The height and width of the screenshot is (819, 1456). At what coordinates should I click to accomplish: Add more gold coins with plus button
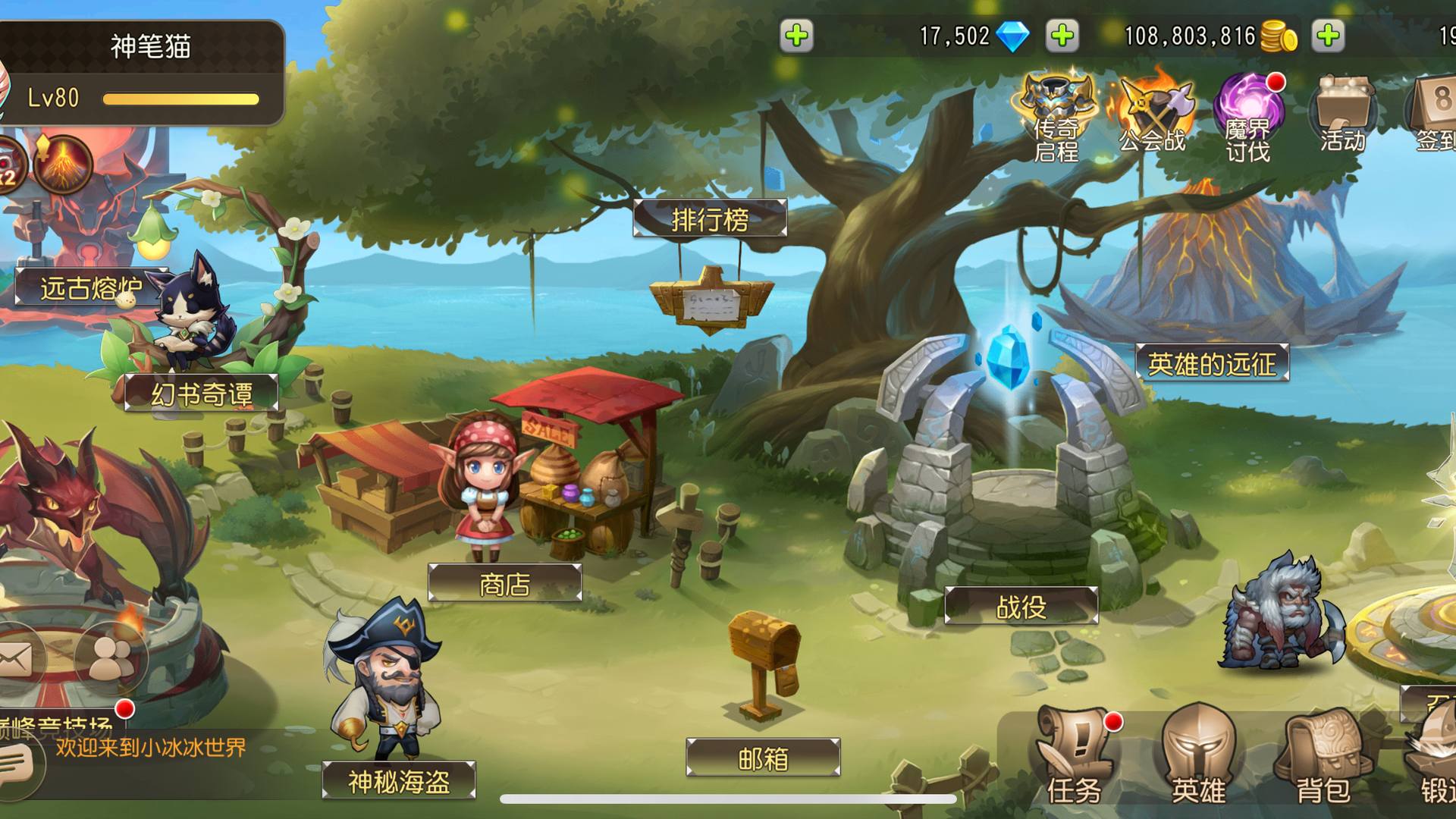tap(1329, 36)
